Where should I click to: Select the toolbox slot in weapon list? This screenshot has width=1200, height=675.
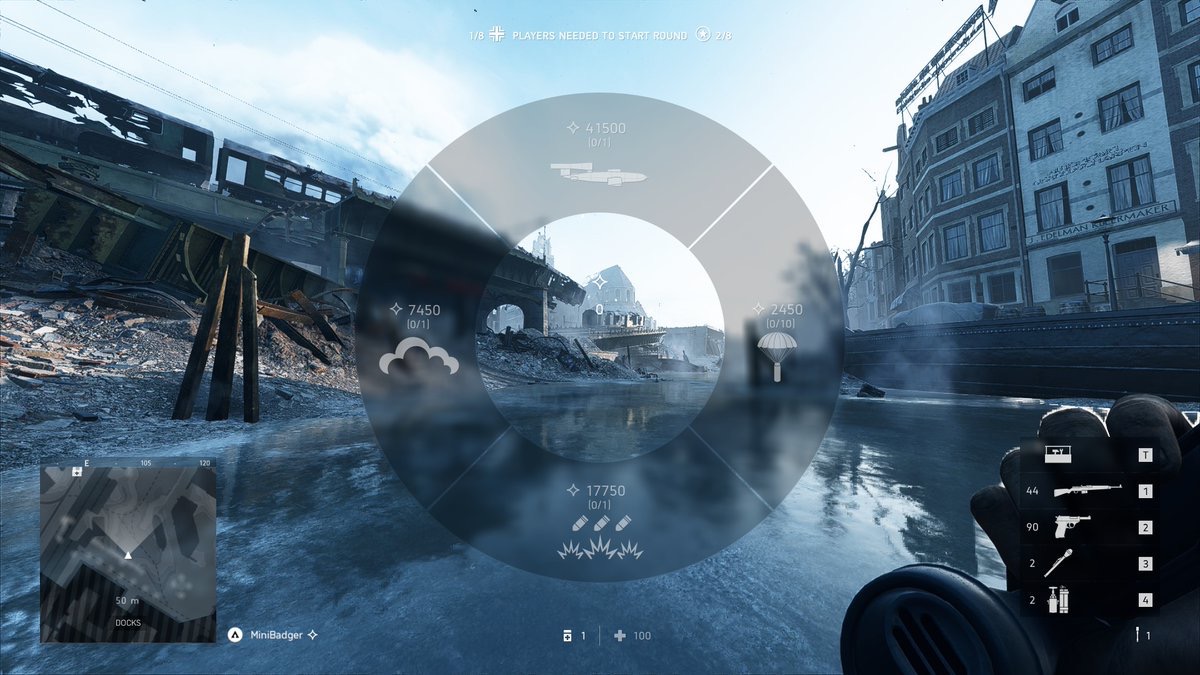[1086, 455]
